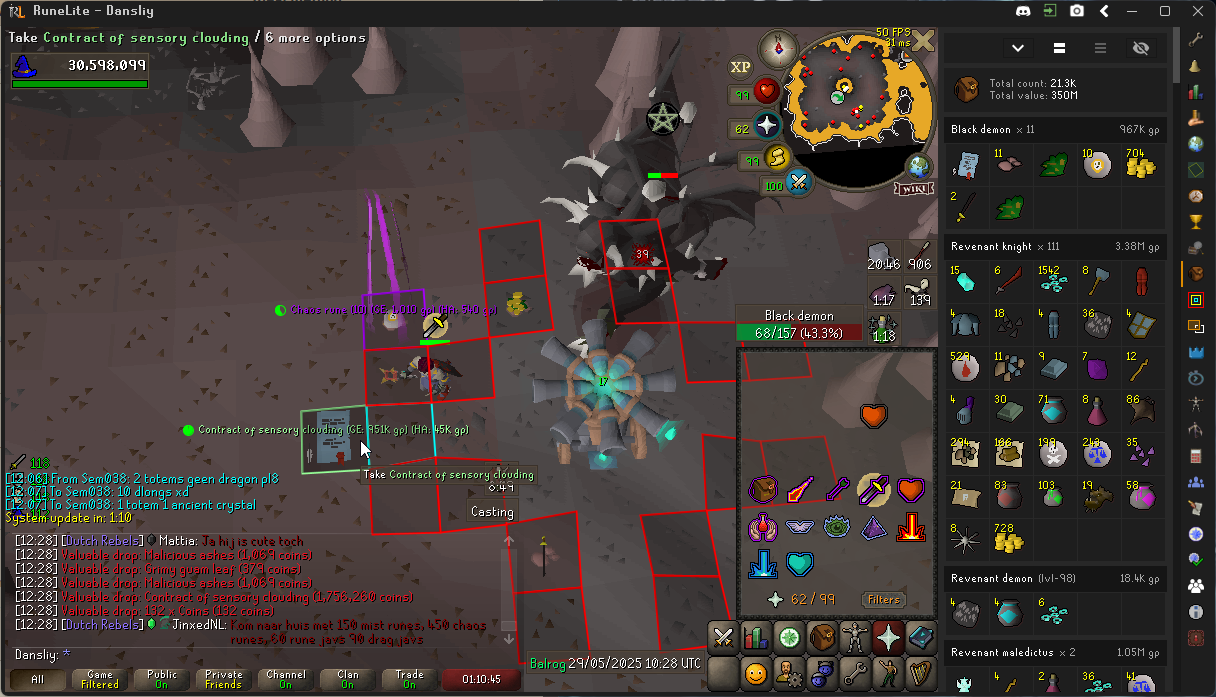The width and height of the screenshot is (1216, 697).
Task: Open the Combat Options crossed-swords tab
Action: (722, 637)
